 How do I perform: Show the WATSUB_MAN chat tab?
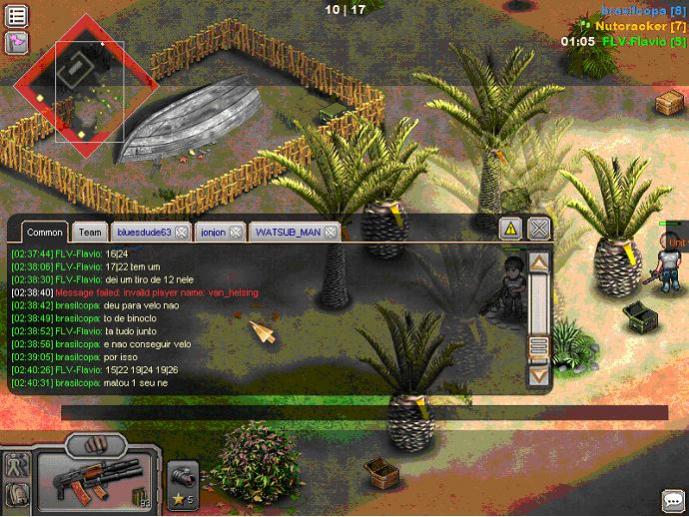click(288, 232)
